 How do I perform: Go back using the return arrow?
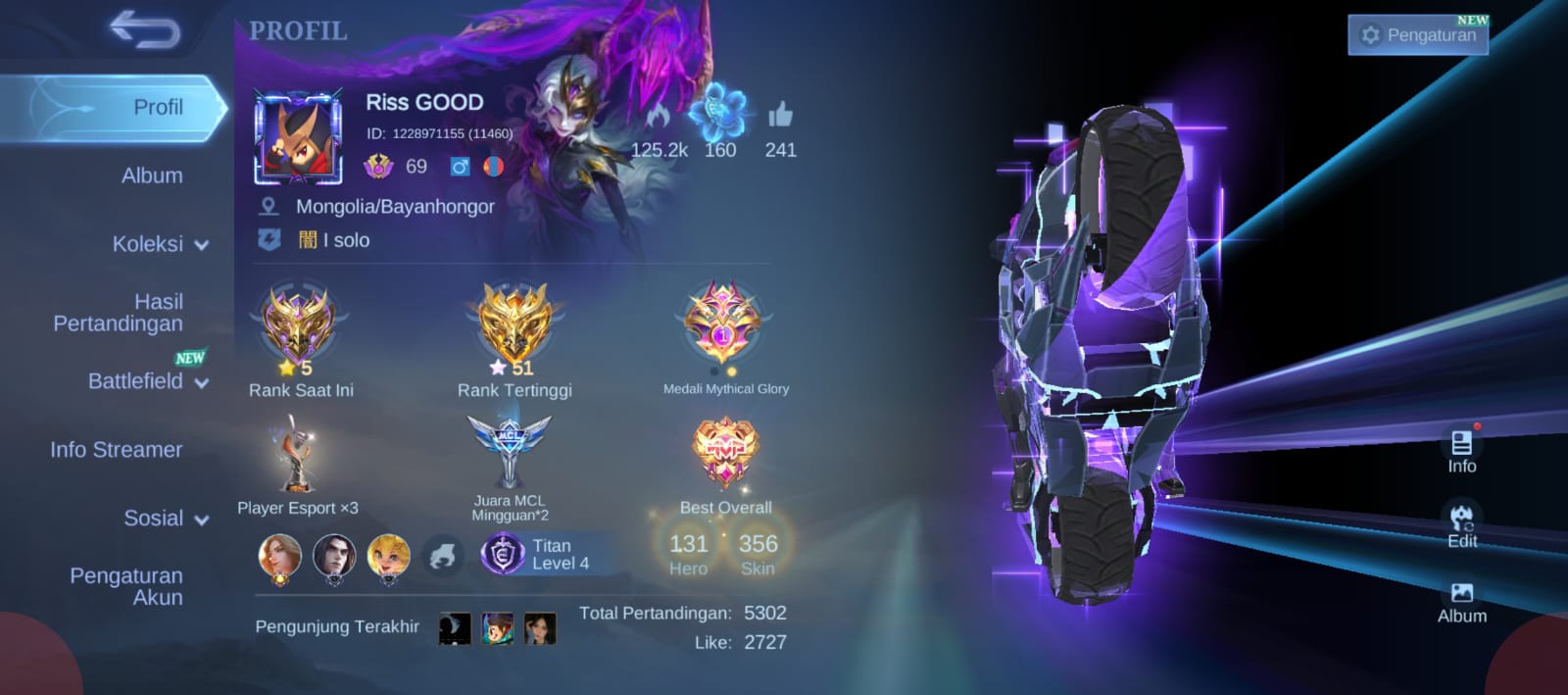(145, 29)
